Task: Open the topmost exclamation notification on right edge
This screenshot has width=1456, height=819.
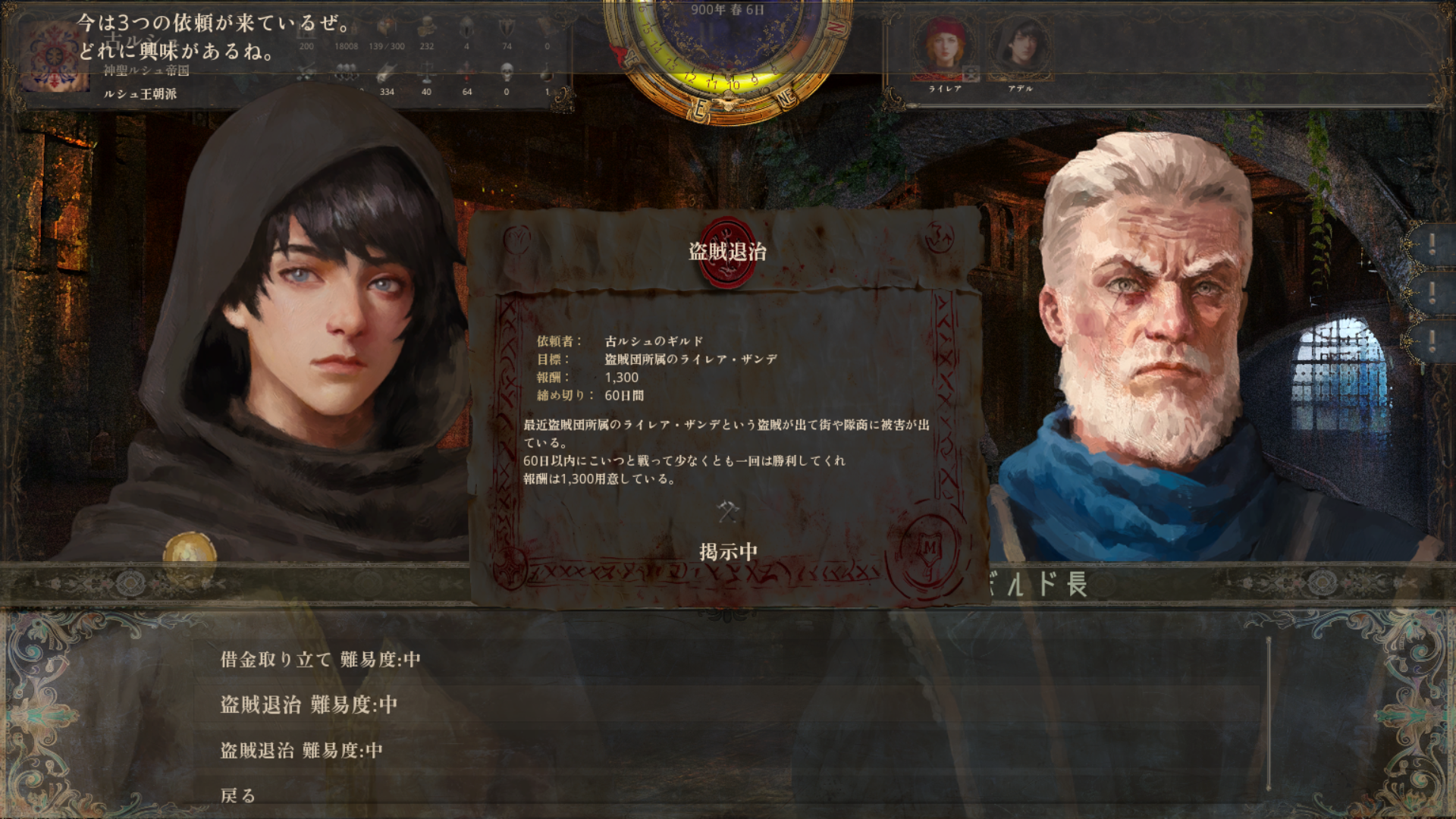Action: click(x=1432, y=244)
